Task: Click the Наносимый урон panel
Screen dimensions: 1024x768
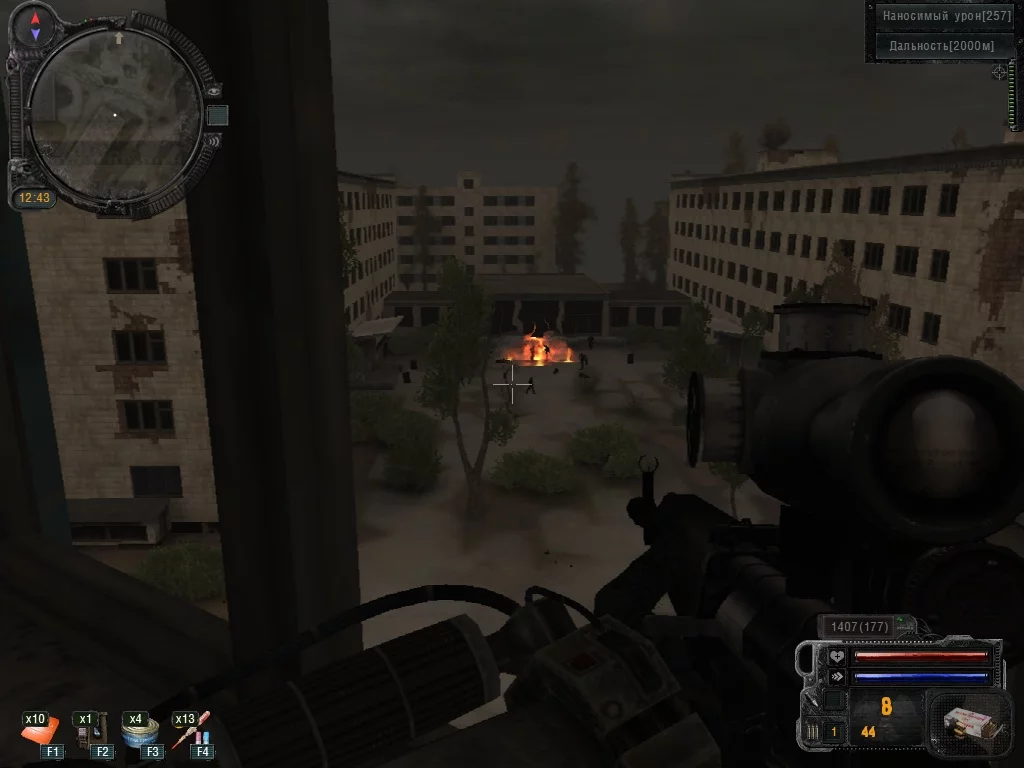Action: coord(944,16)
